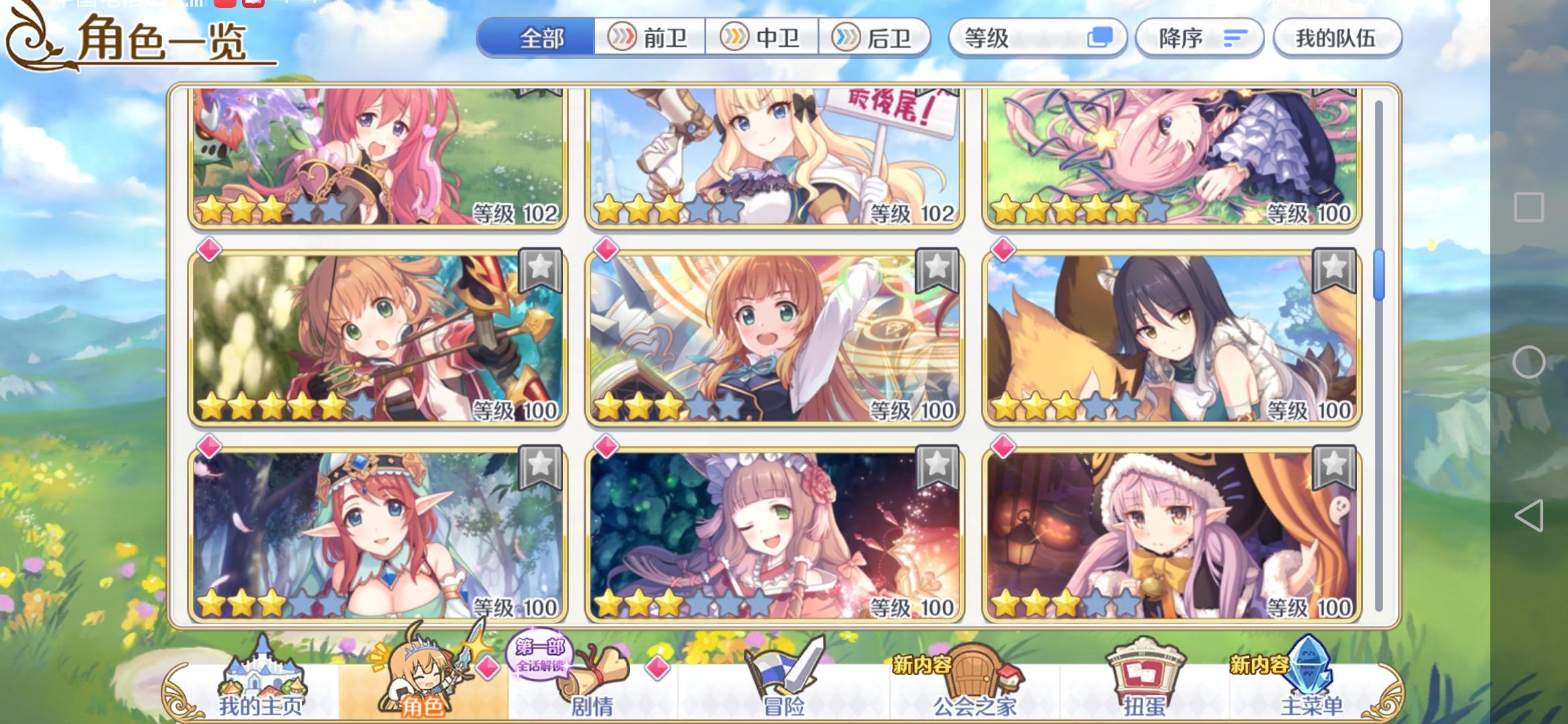
Task: Change sort order via 降序 control
Action: pos(1199,38)
